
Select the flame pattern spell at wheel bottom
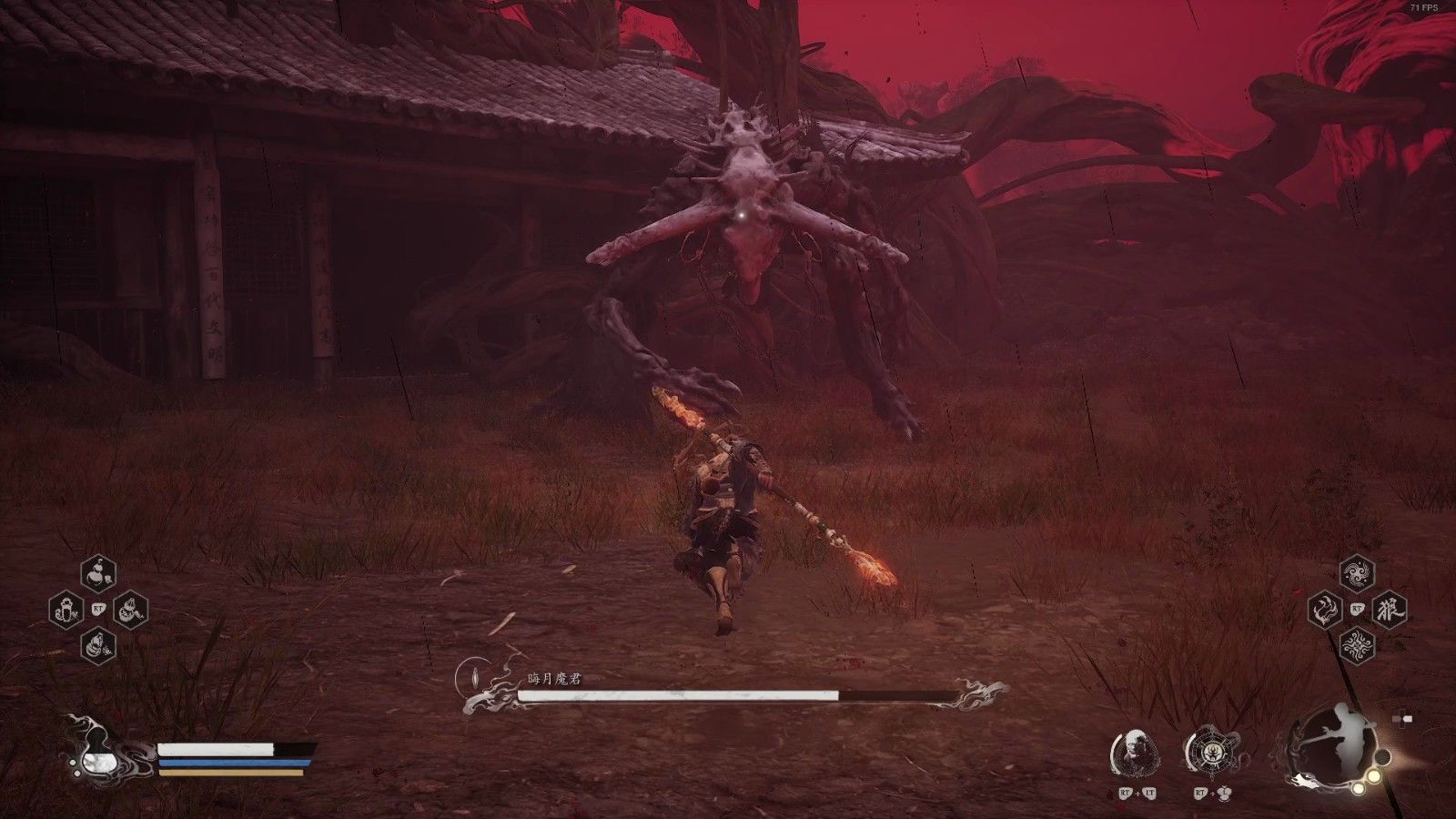tap(1357, 644)
